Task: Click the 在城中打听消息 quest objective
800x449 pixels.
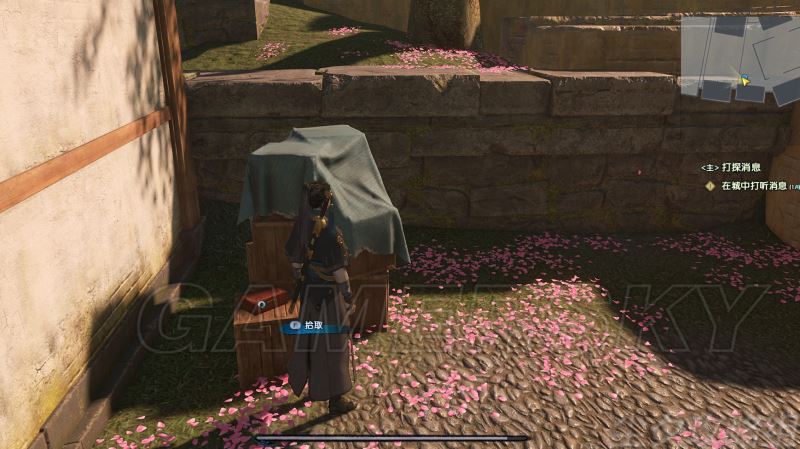Action: (x=753, y=186)
